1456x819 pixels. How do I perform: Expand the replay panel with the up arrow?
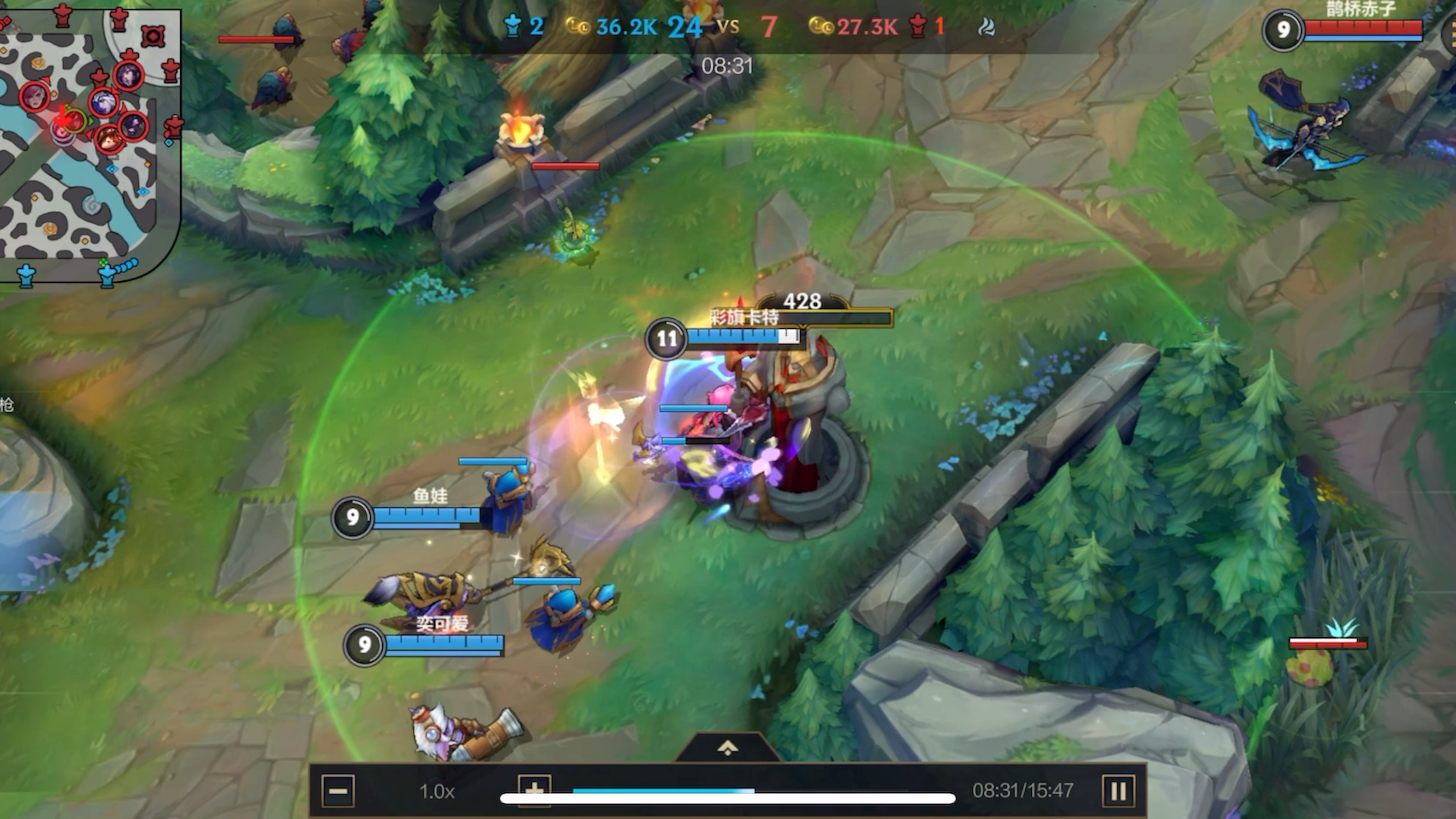point(727,748)
